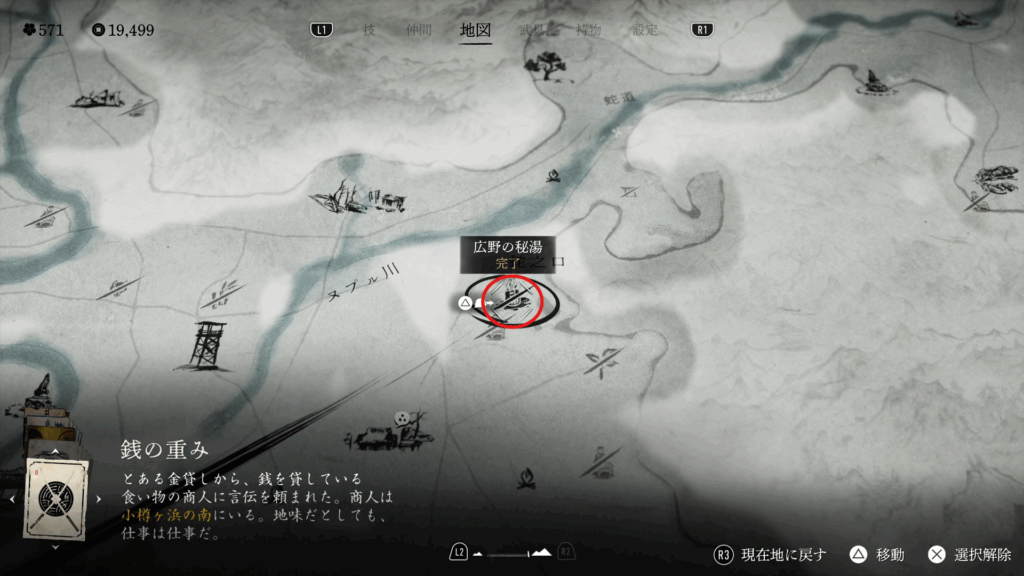
Task: Open the 設定 settings tab
Action: pos(645,30)
